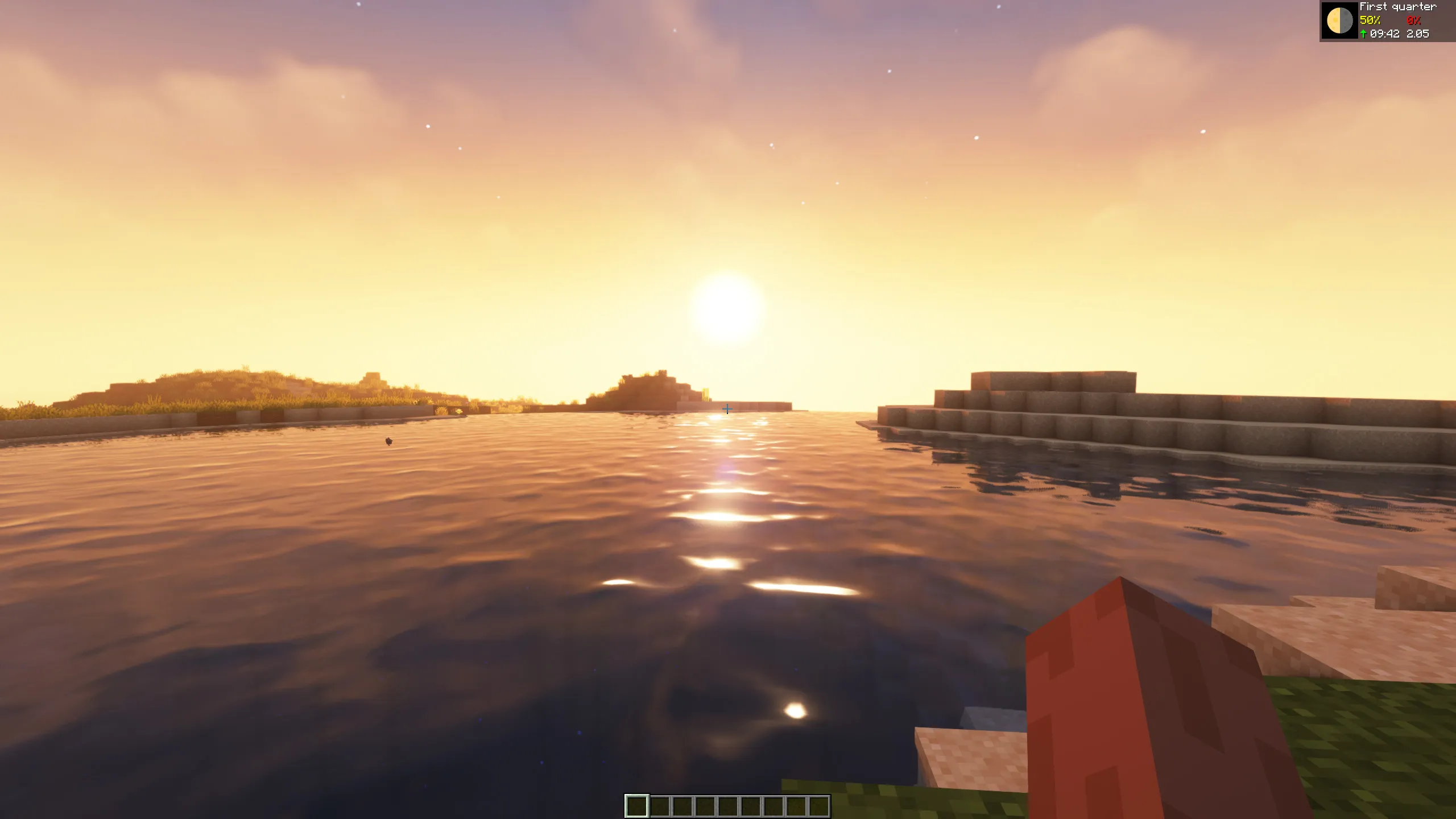Click the green rising arrow indicator
Screen dimensions: 1456x819
point(1363,34)
